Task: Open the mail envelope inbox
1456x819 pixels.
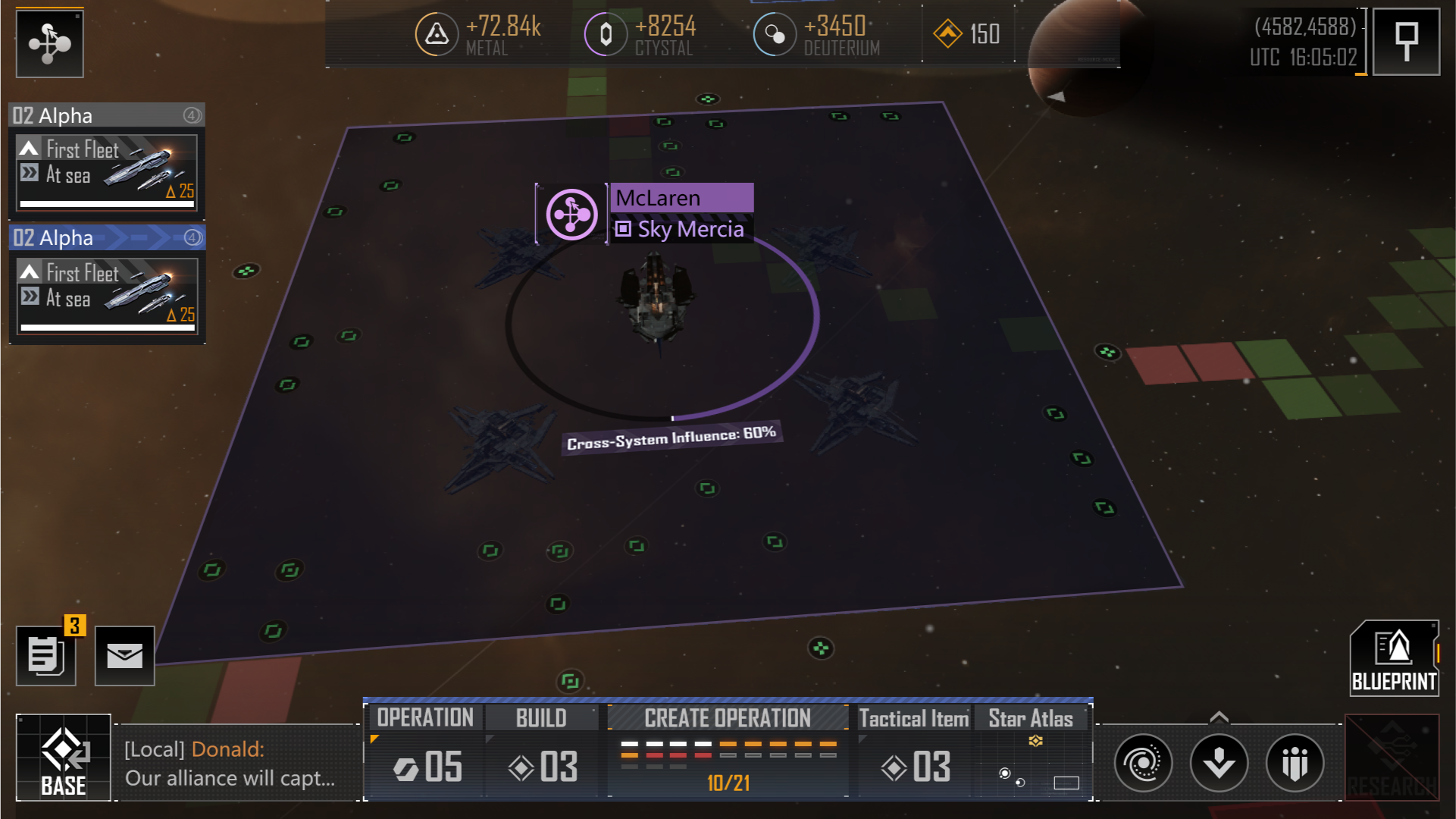Action: (124, 656)
